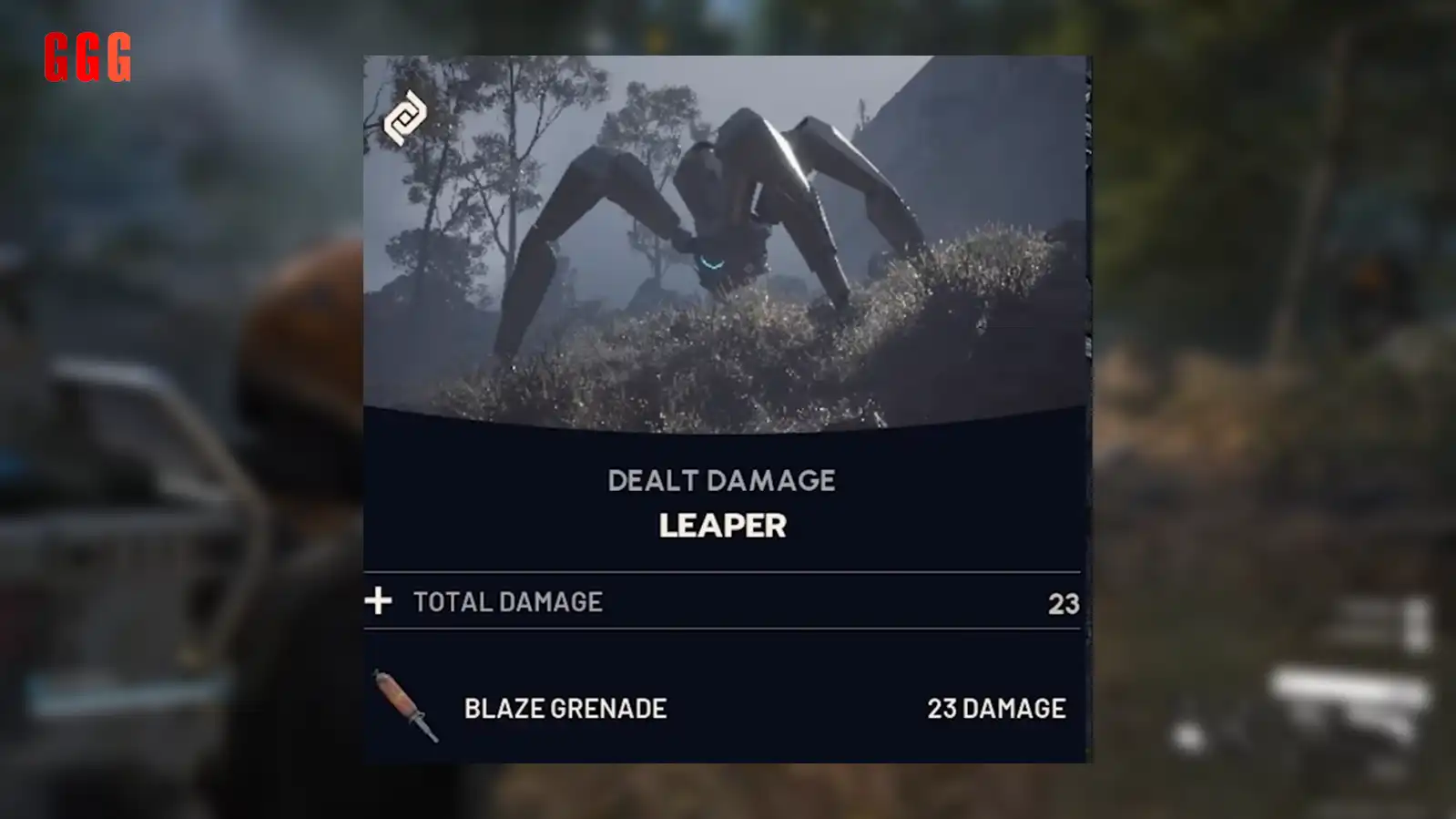The width and height of the screenshot is (1456, 819).
Task: Click the Leaper preview image
Action: point(724,237)
